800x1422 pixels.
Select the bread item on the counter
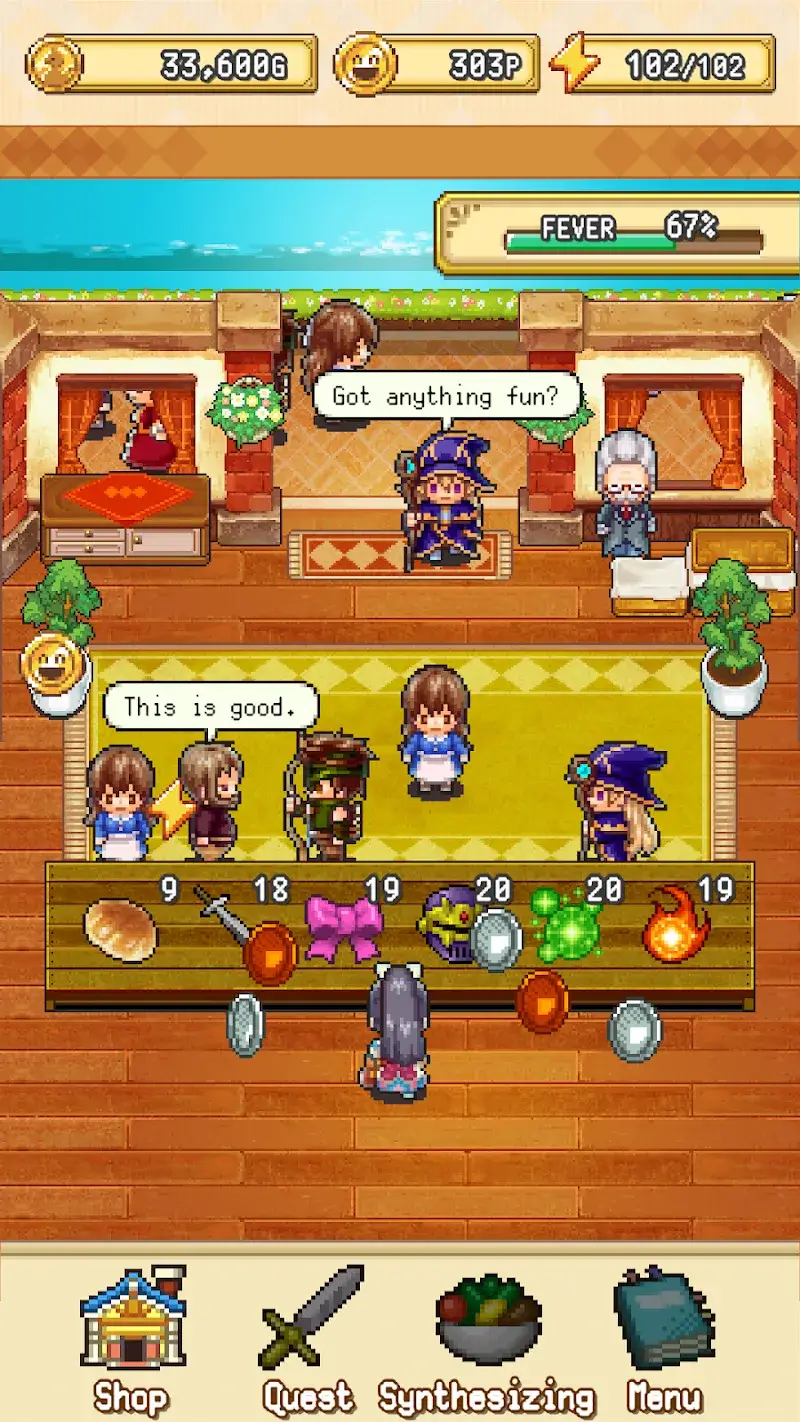tap(120, 930)
